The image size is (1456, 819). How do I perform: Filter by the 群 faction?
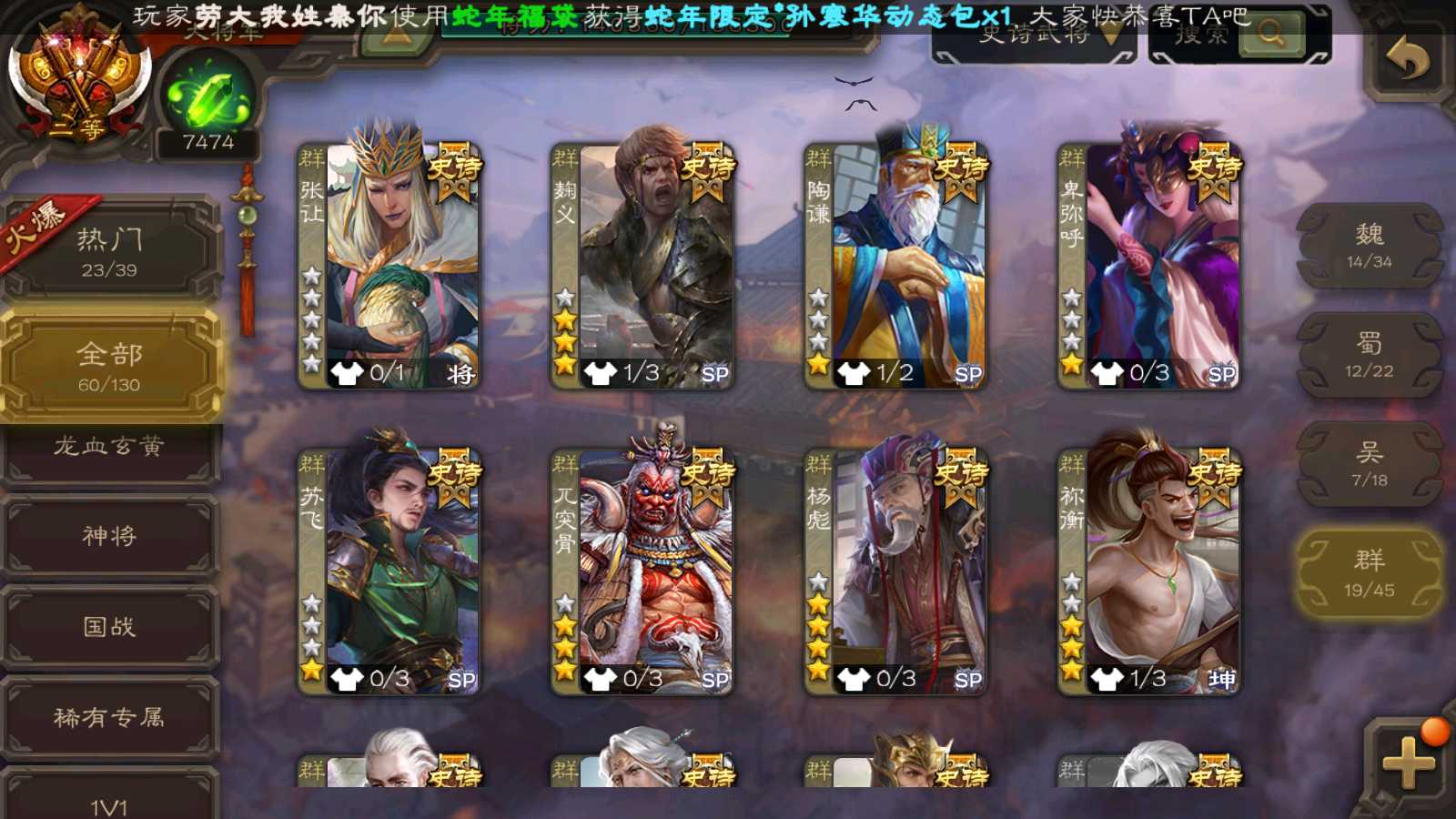click(1369, 573)
